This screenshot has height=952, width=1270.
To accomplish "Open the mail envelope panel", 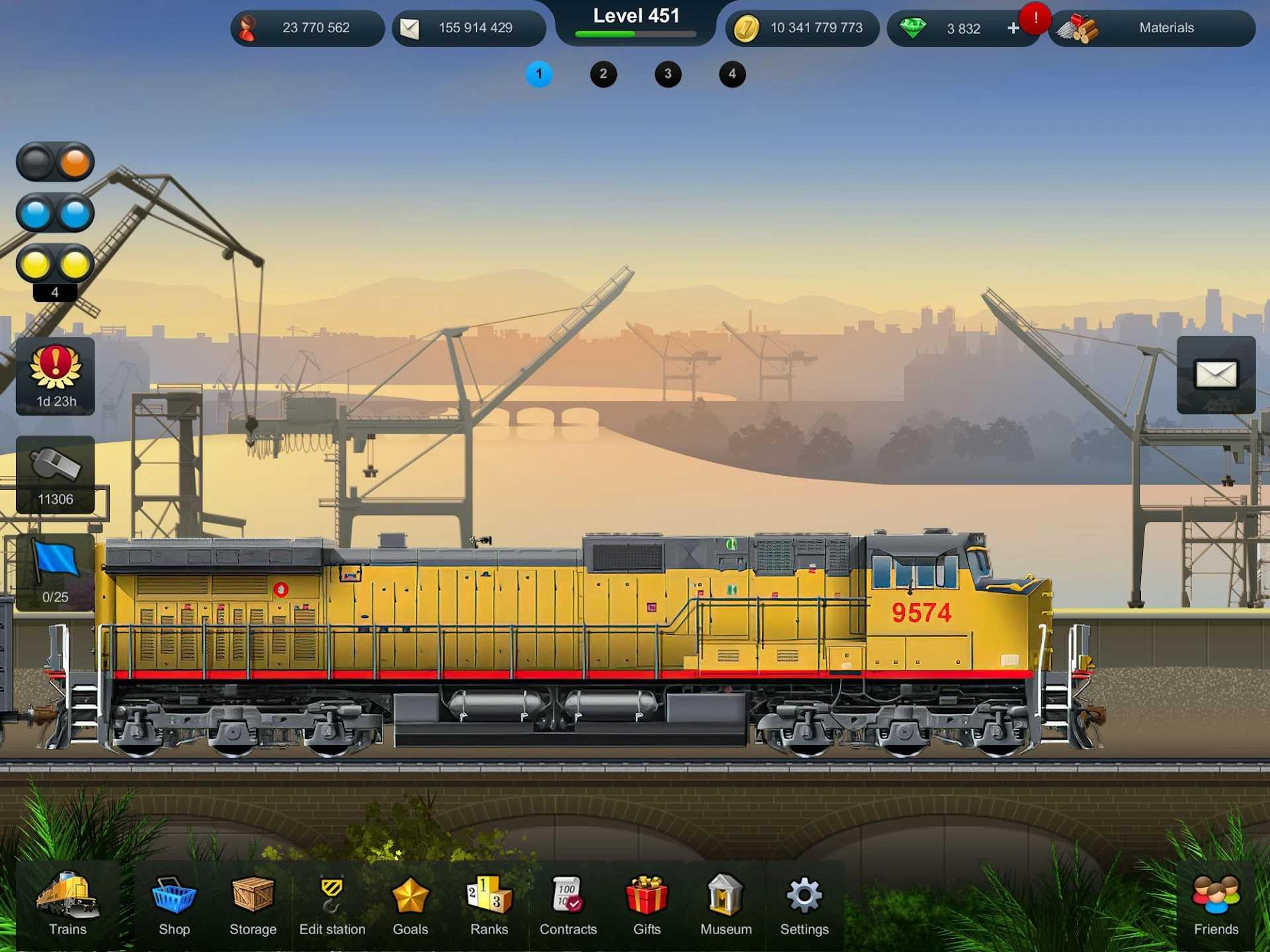I will (x=1217, y=376).
